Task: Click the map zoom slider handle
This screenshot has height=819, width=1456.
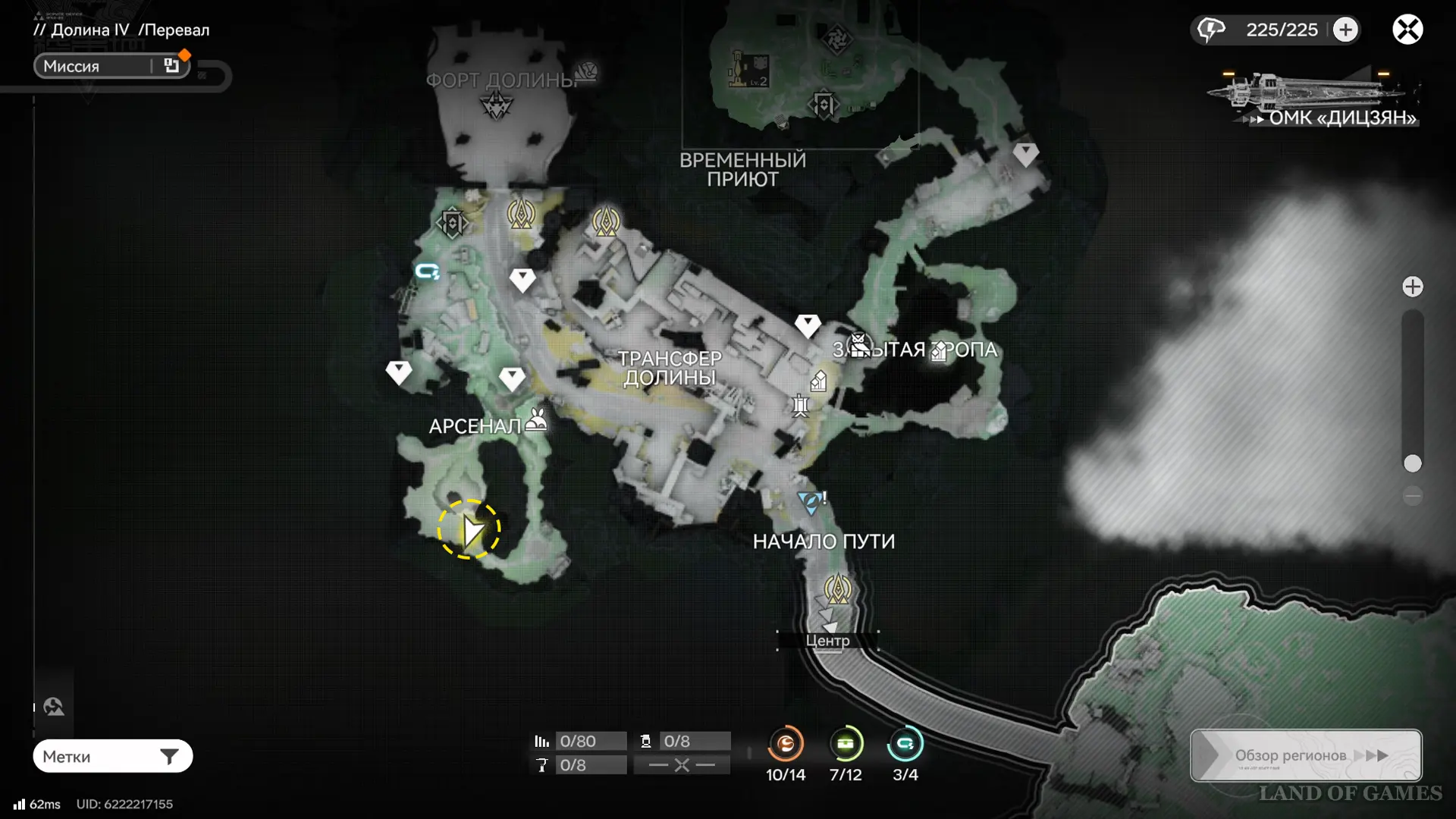Action: point(1412,463)
